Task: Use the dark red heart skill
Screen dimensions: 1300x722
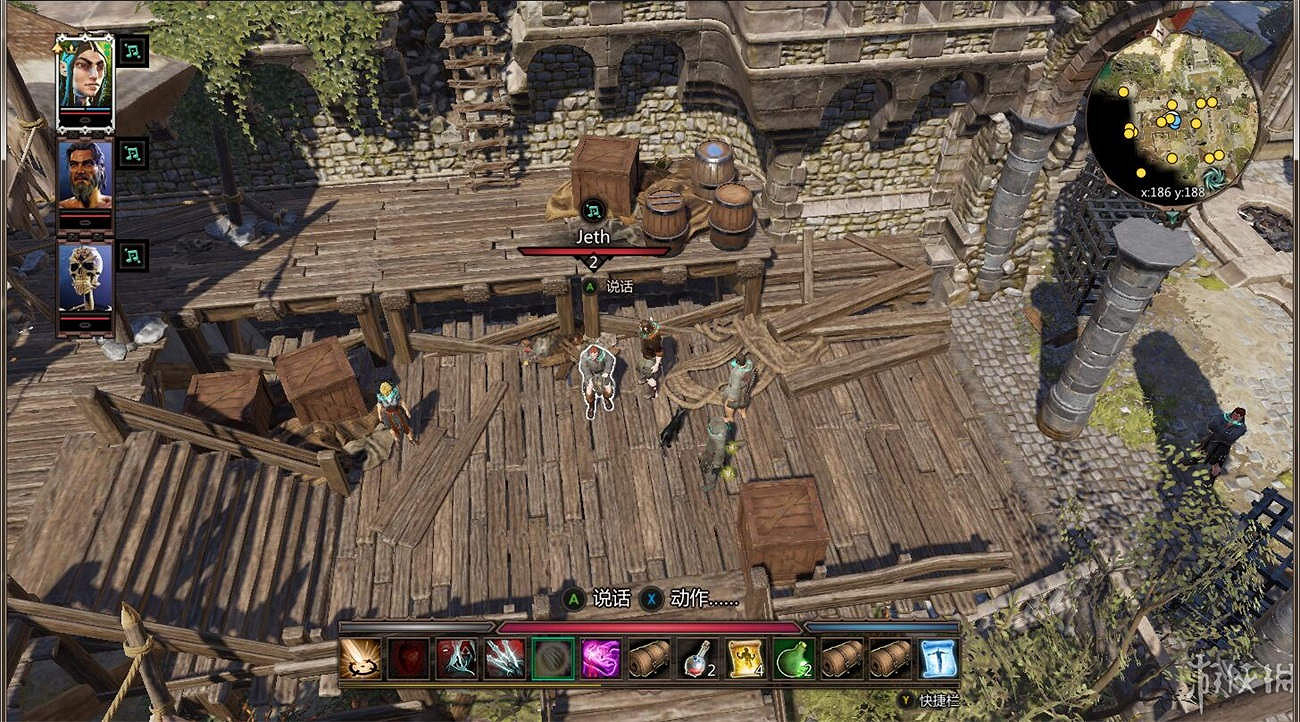Action: coord(408,659)
